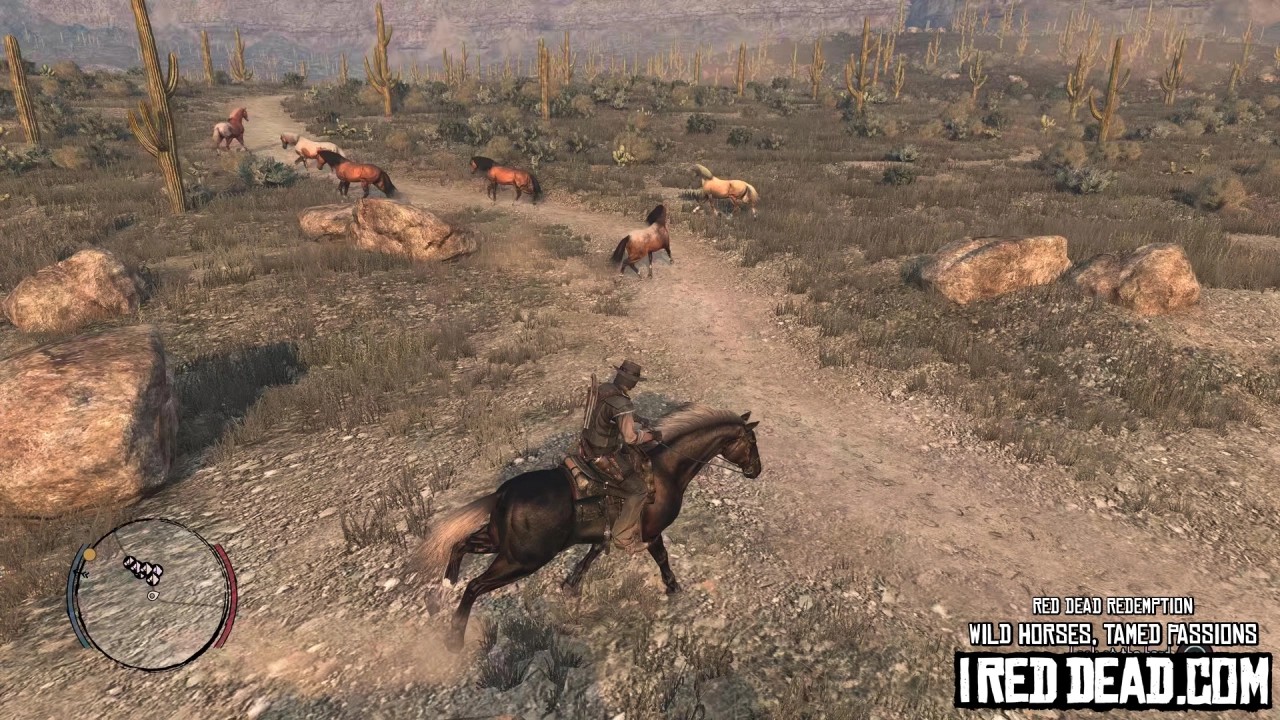Viewport: 1280px width, 720px height.
Task: Select the palomino horse near the right trail
Action: pos(725,190)
